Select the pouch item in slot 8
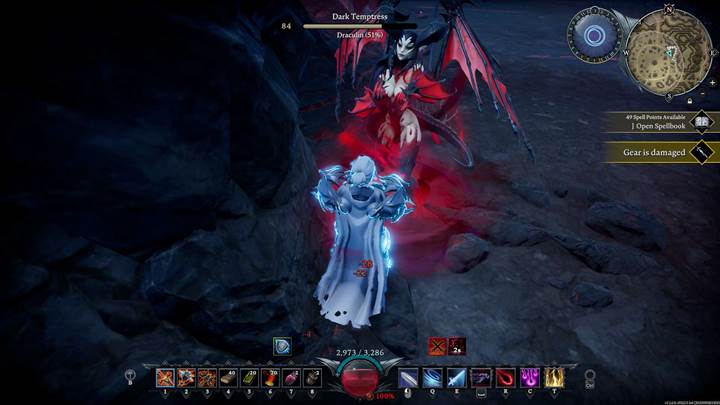 [x=312, y=378]
